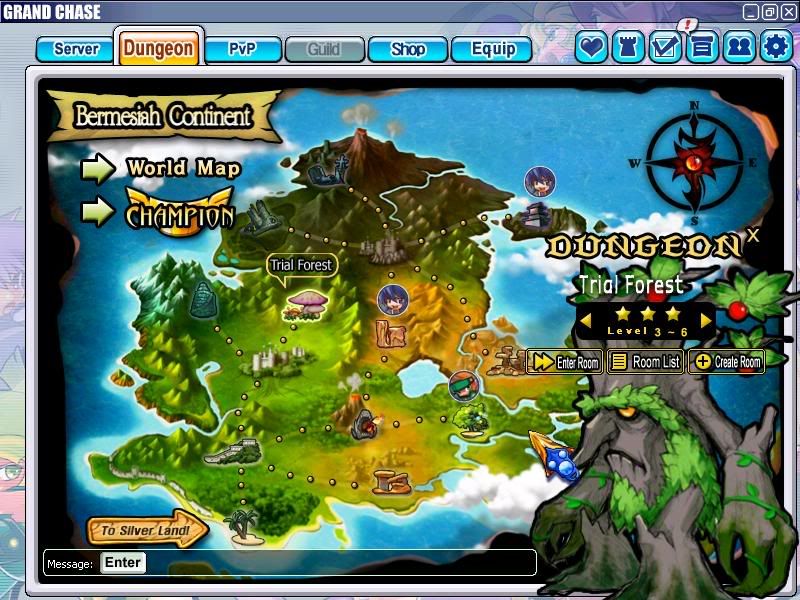Go to the Shop tab

407,49
